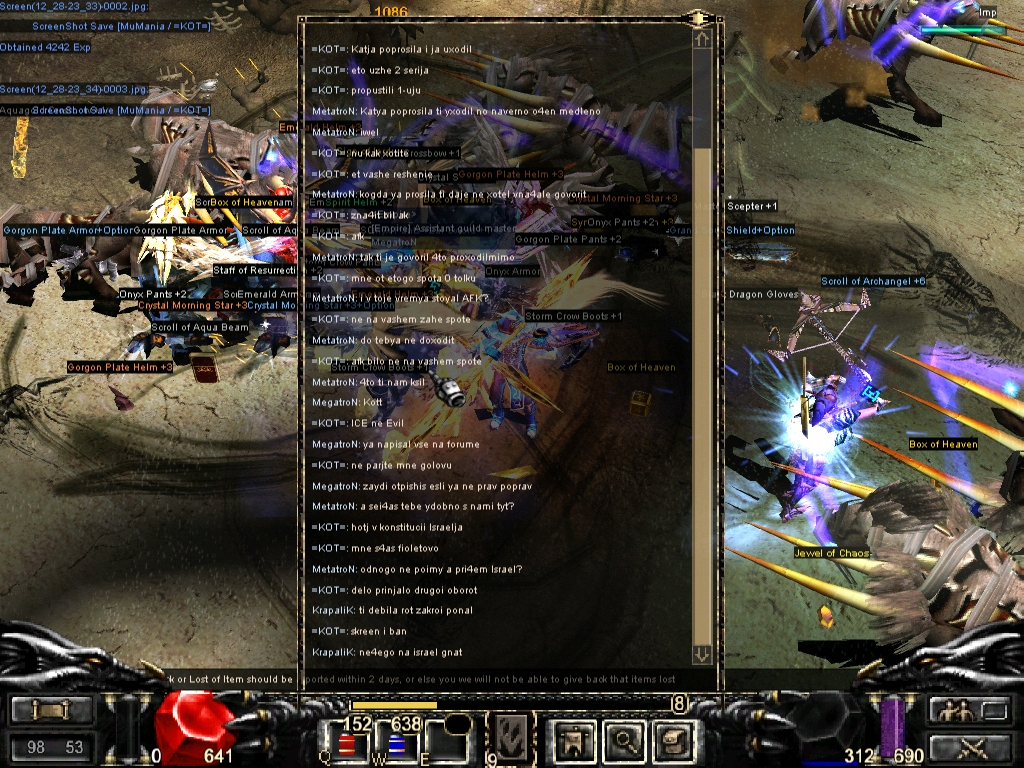Open the button to the right of the magnifier
This screenshot has width=1024, height=768.
(674, 740)
